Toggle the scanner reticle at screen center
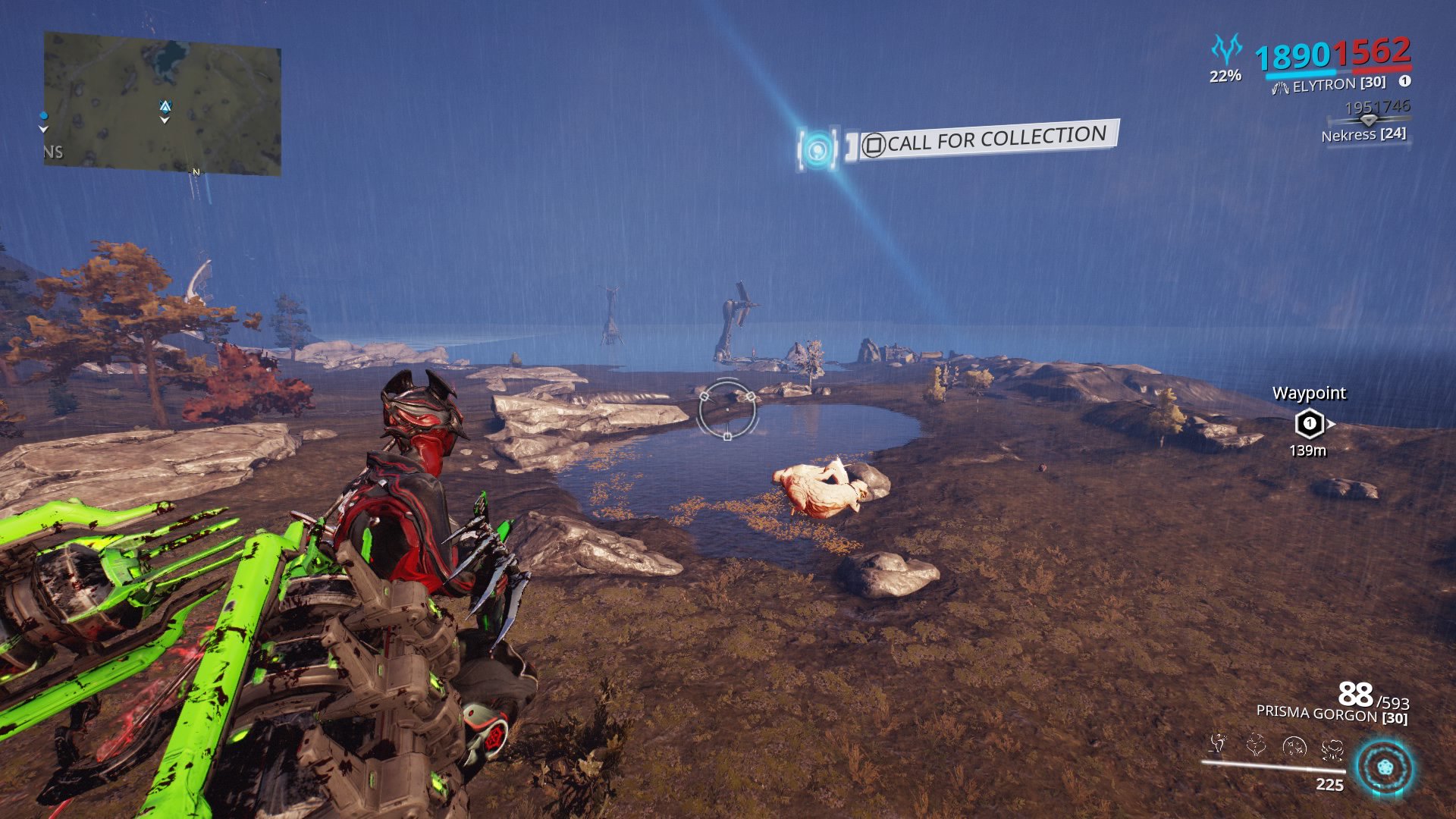Screen dimensions: 1456x819 click(x=728, y=409)
